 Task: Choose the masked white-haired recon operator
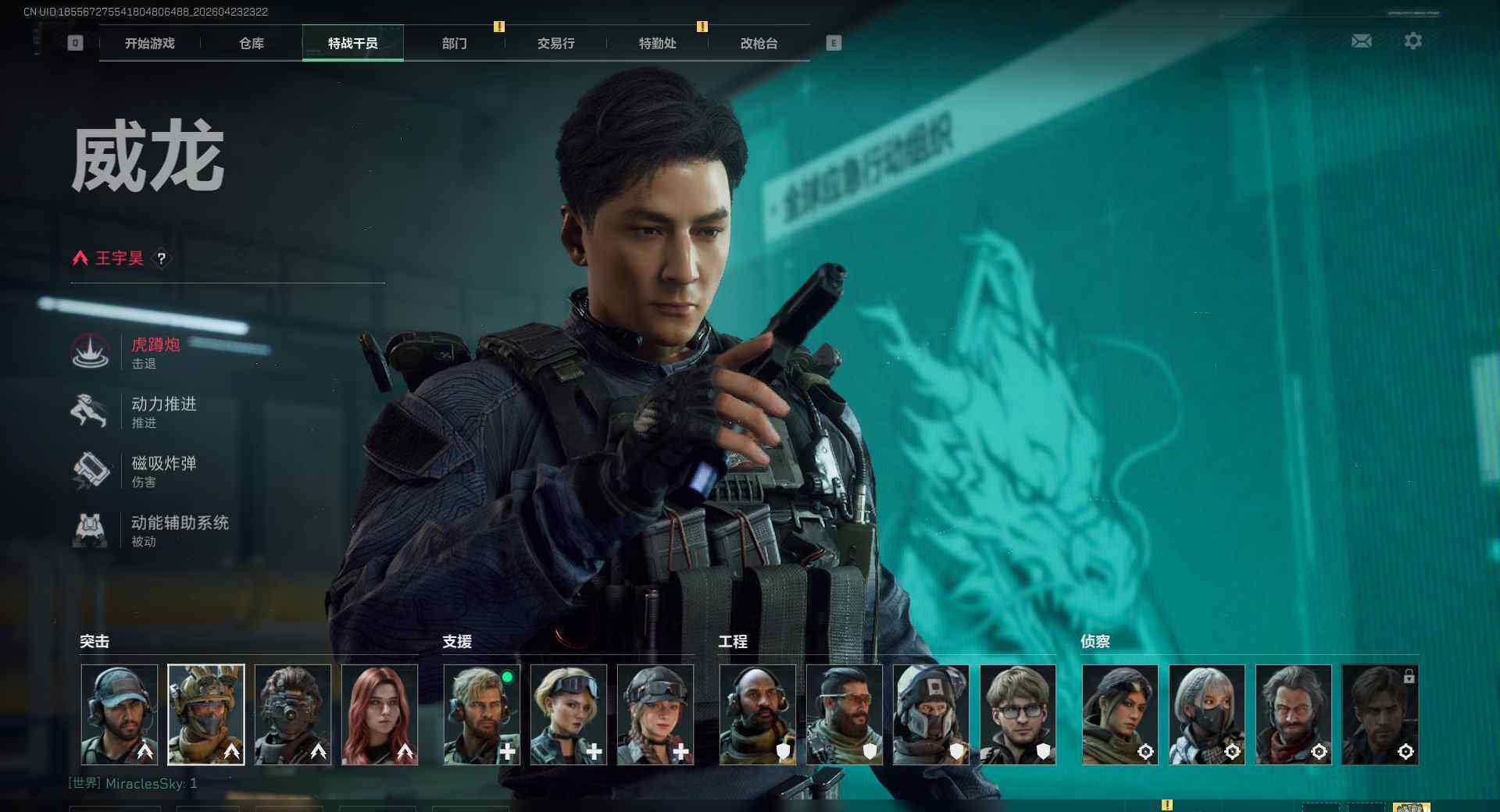click(1207, 714)
